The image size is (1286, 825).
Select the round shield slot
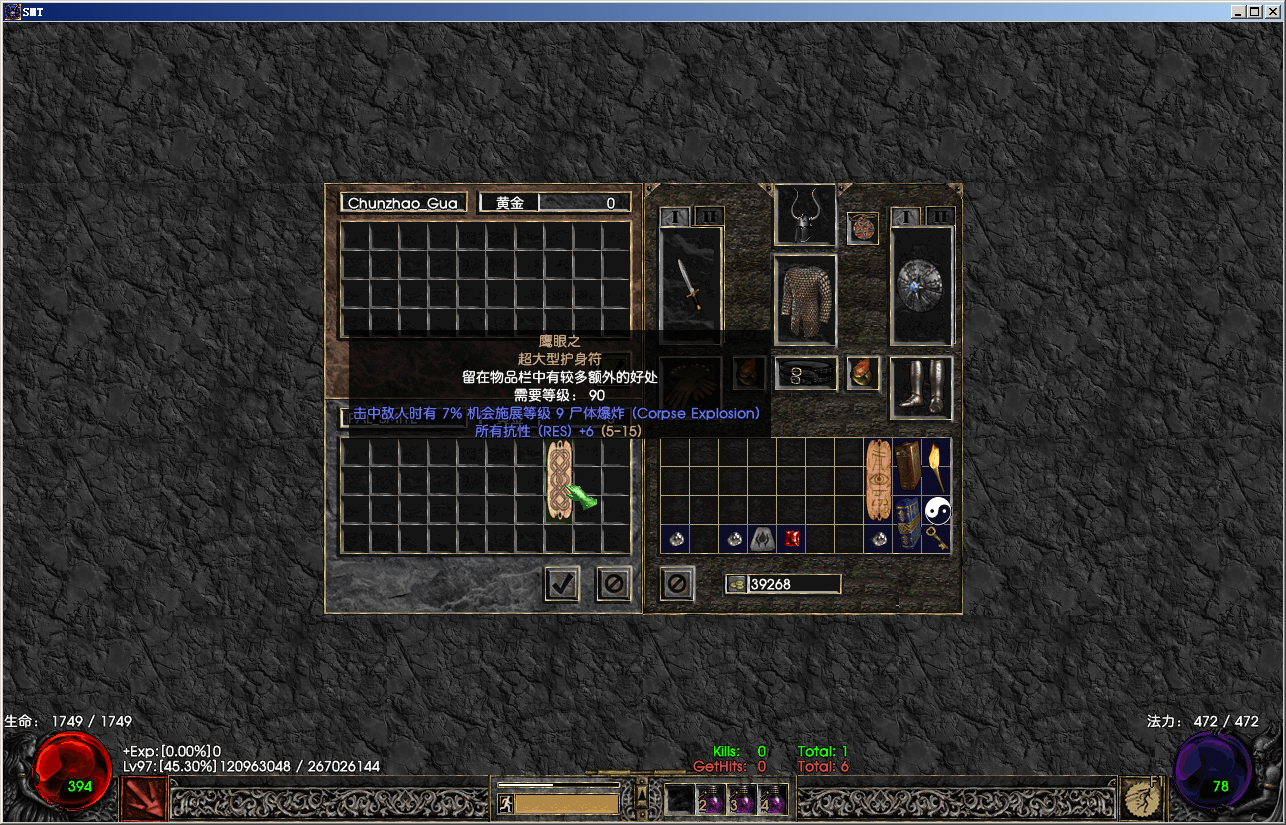point(921,286)
